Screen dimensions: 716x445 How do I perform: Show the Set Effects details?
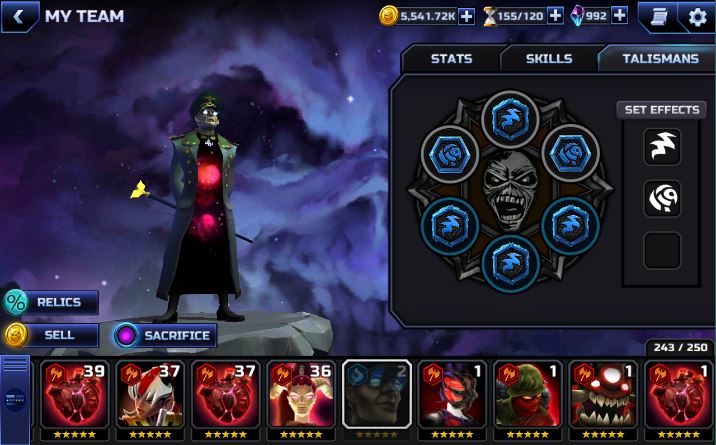(662, 109)
